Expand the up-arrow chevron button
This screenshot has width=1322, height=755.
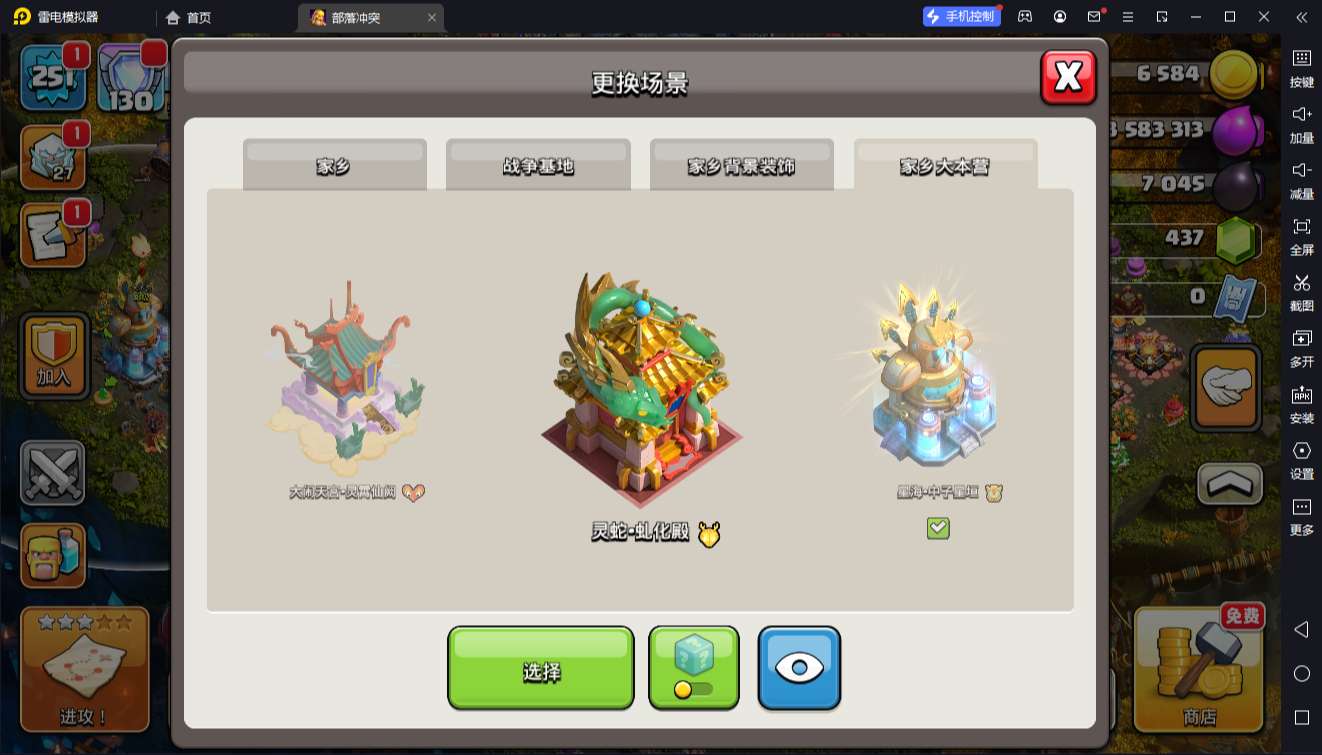1230,485
